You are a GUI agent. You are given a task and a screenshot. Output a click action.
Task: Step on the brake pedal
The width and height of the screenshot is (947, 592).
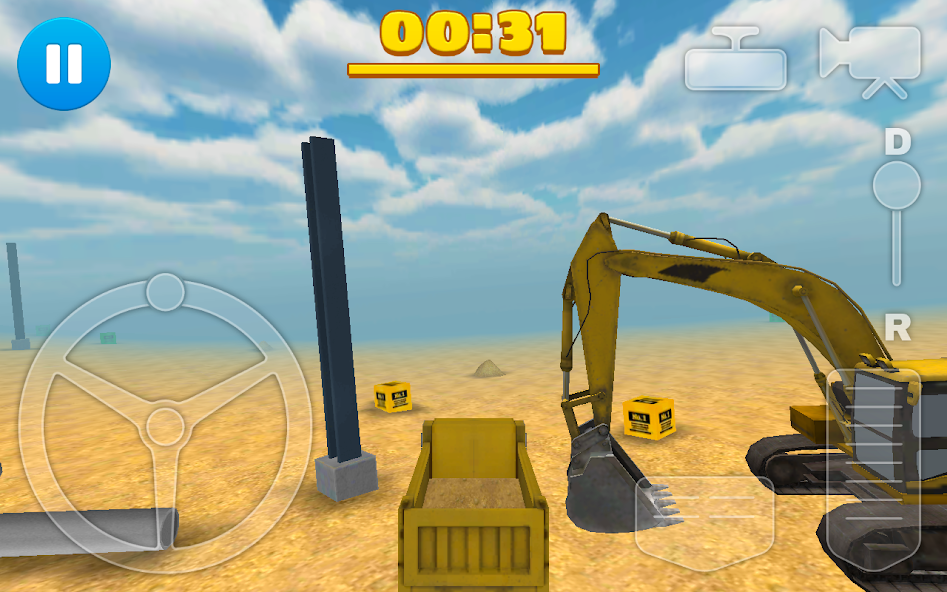(x=704, y=522)
